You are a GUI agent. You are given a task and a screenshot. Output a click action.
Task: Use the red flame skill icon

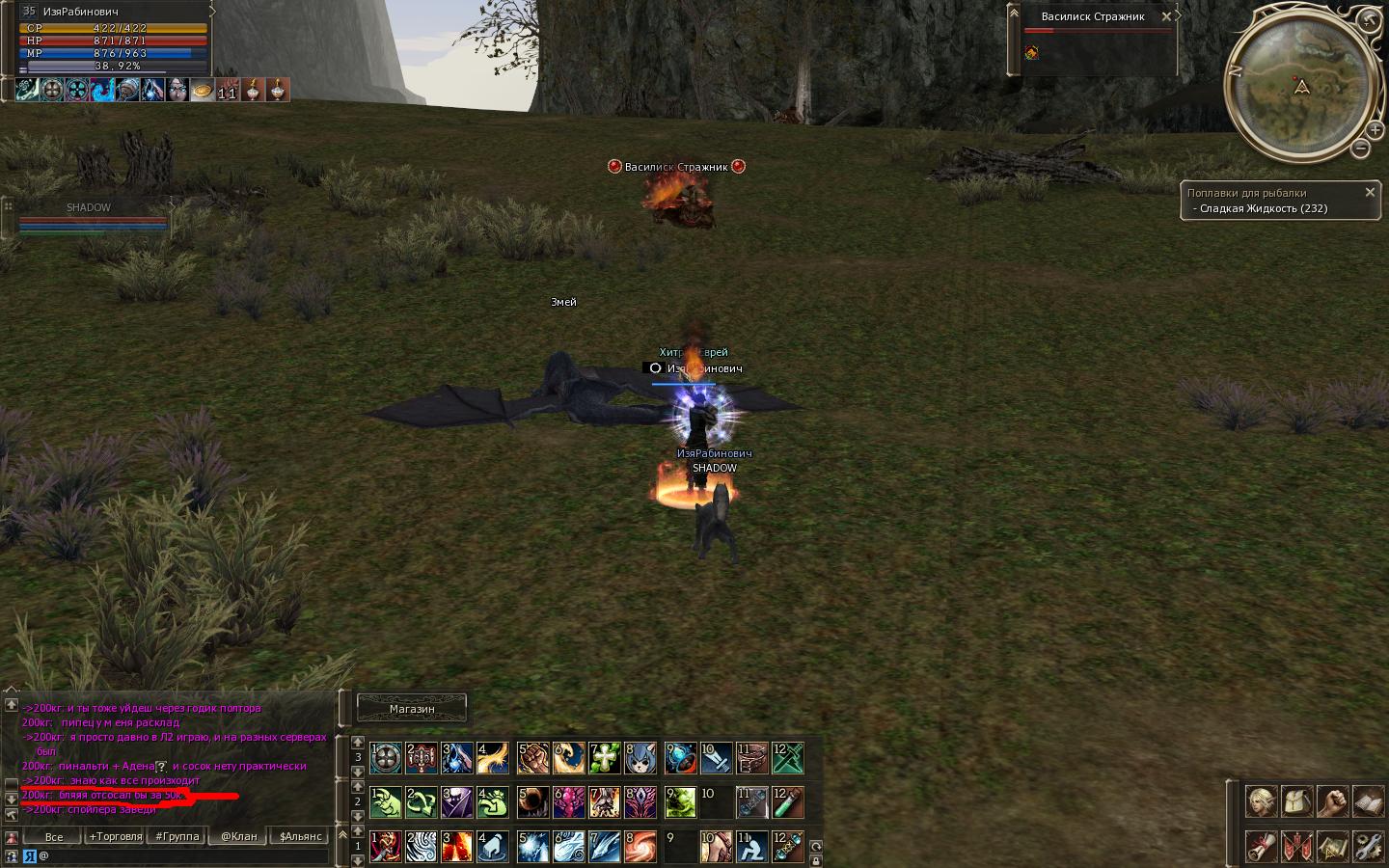tap(456, 846)
